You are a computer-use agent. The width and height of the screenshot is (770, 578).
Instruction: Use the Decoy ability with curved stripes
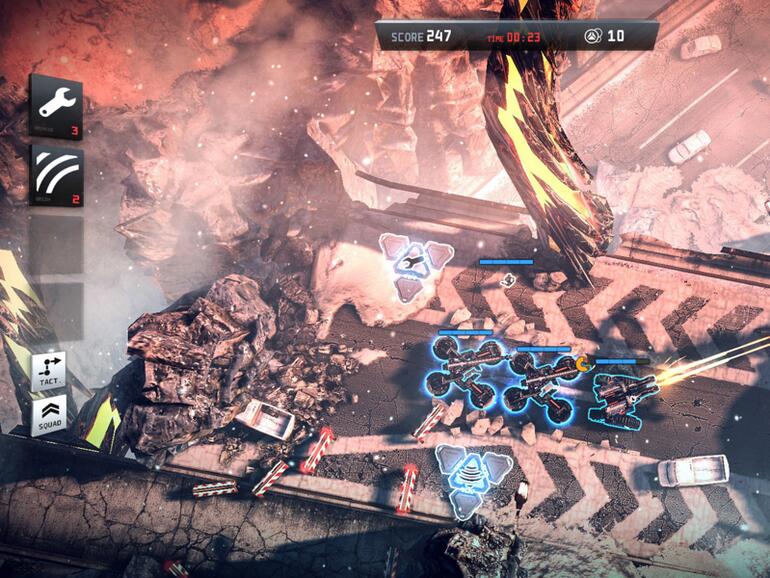pos(55,176)
